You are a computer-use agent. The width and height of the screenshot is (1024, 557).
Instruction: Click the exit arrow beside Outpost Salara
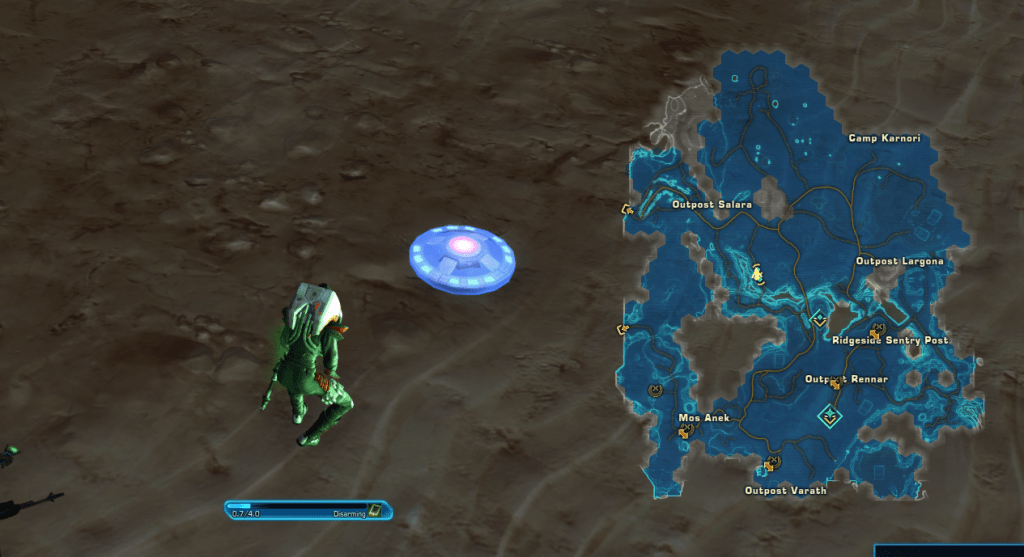tap(627, 209)
